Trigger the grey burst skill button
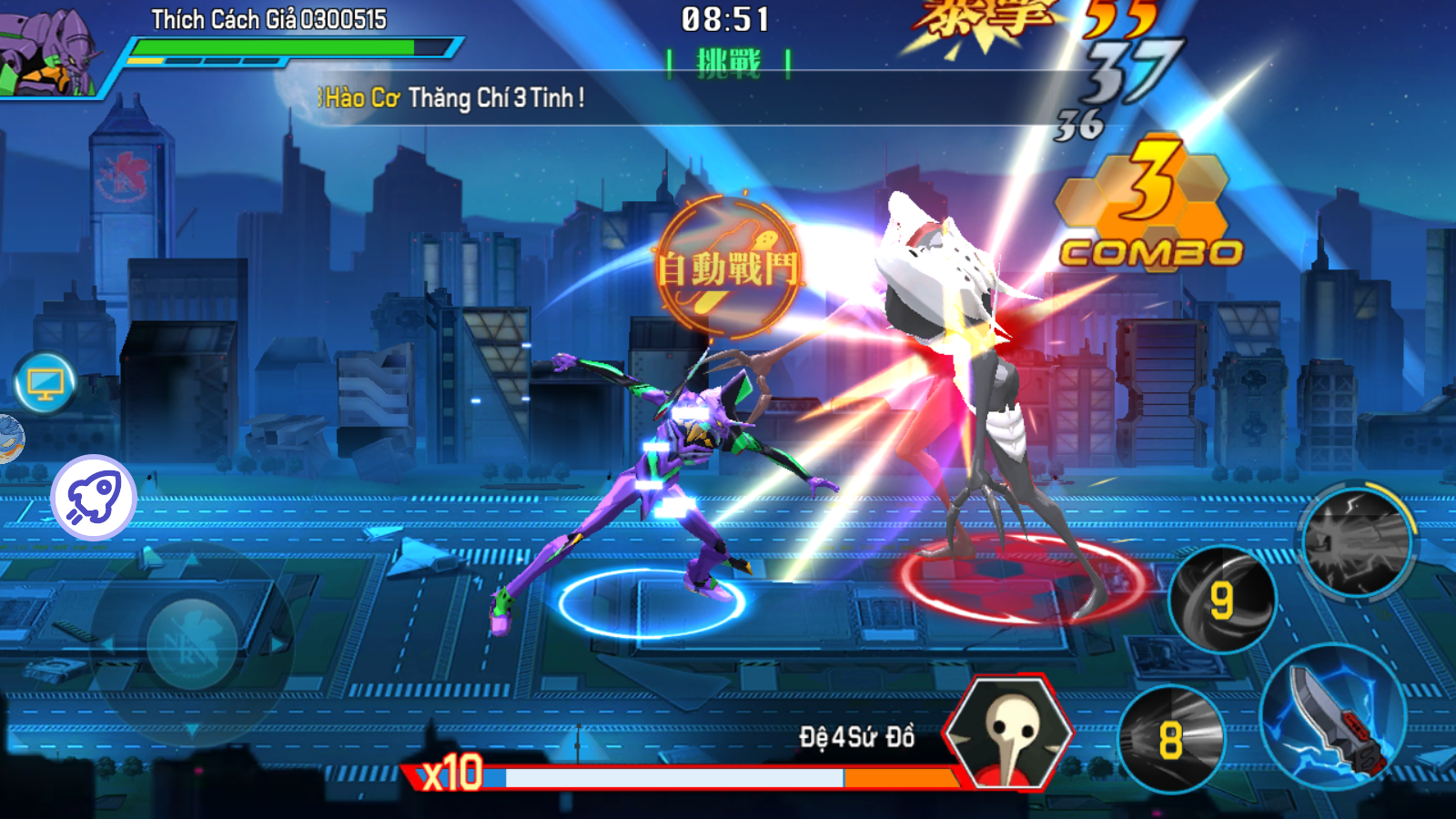1456x819 pixels. (x=1357, y=542)
